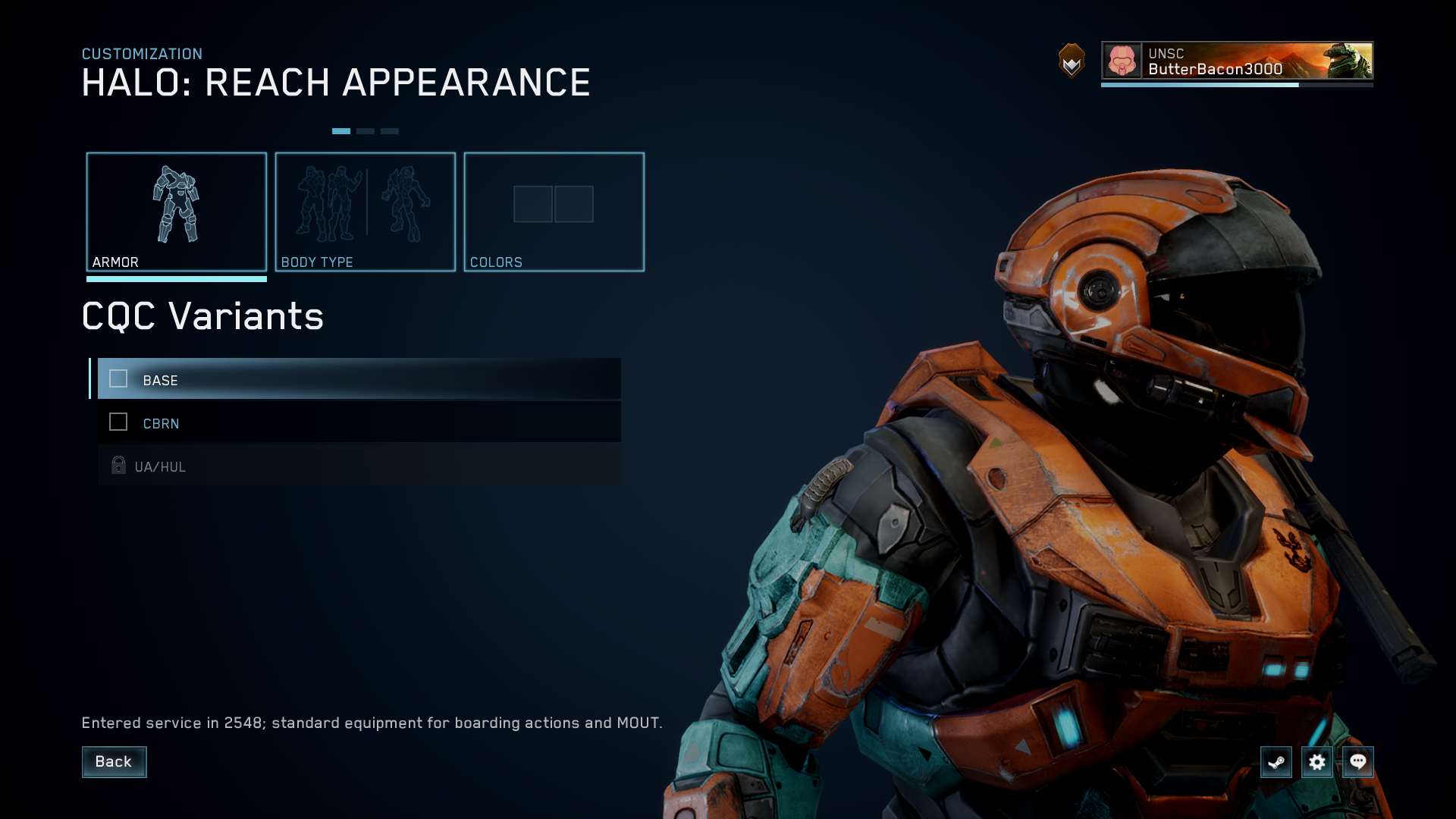
Task: Click the lock icon on UA/HUL
Action: pyautogui.click(x=118, y=466)
